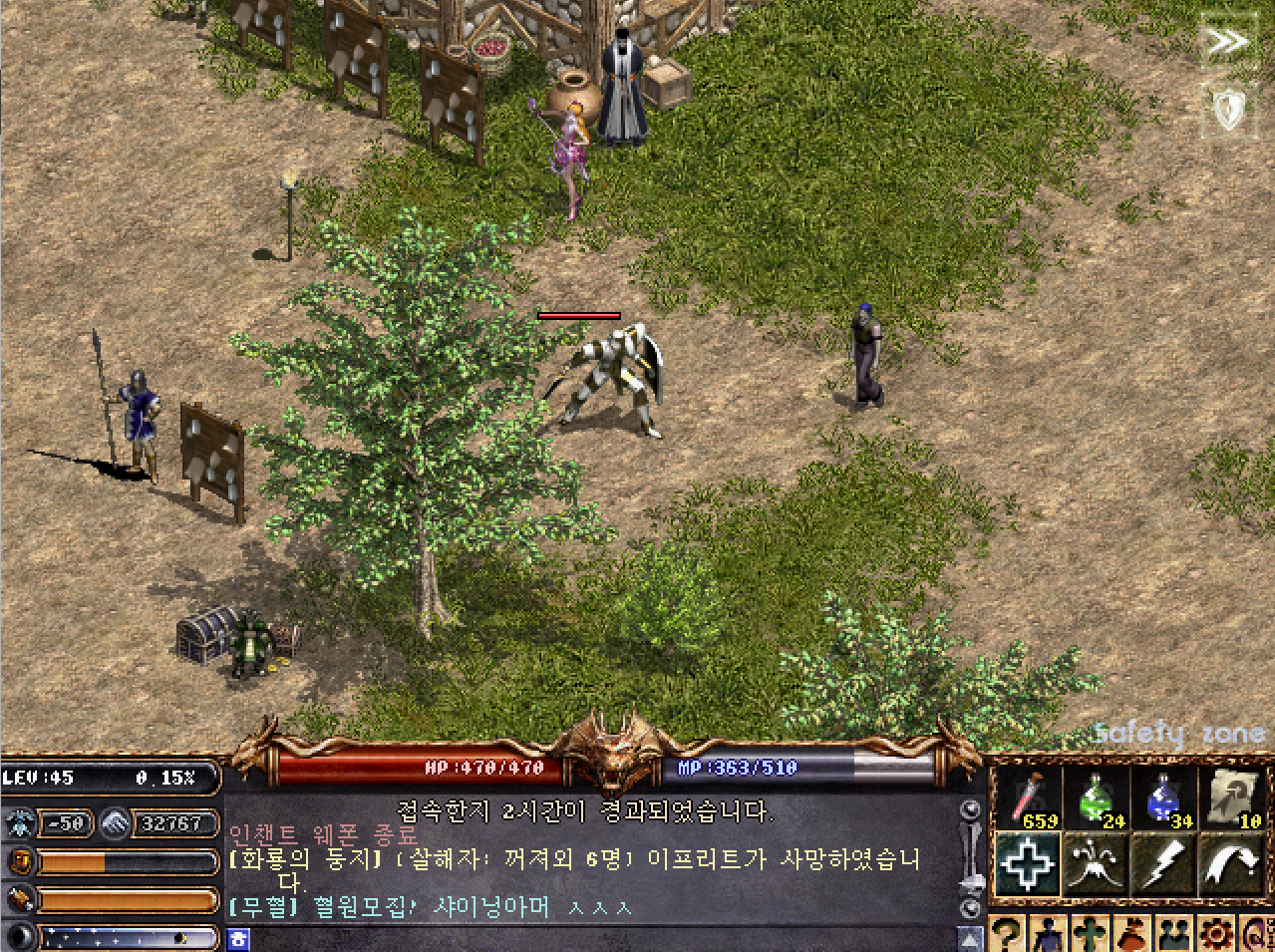Cast the white cross heal spell
1275x952 pixels.
point(1027,865)
